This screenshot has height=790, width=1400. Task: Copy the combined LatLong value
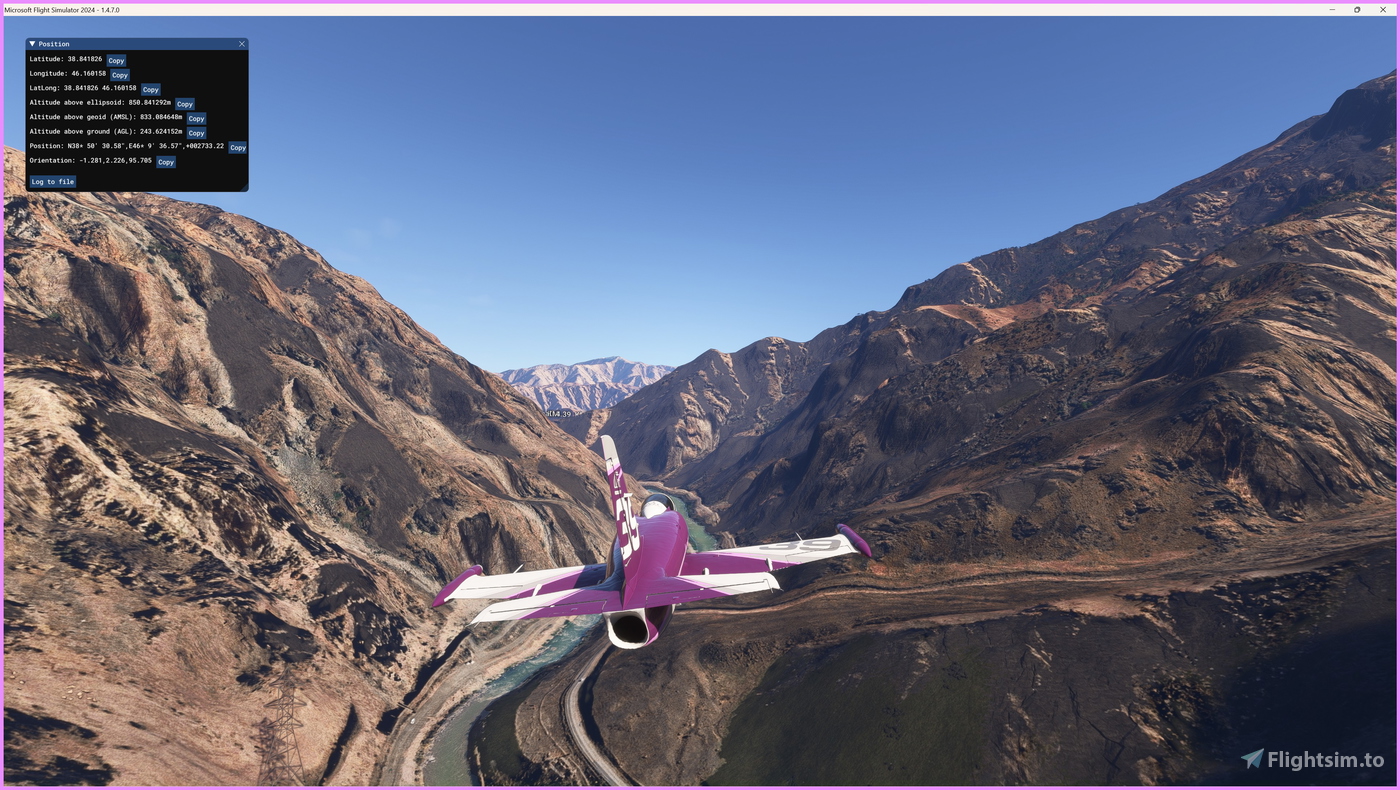click(150, 90)
